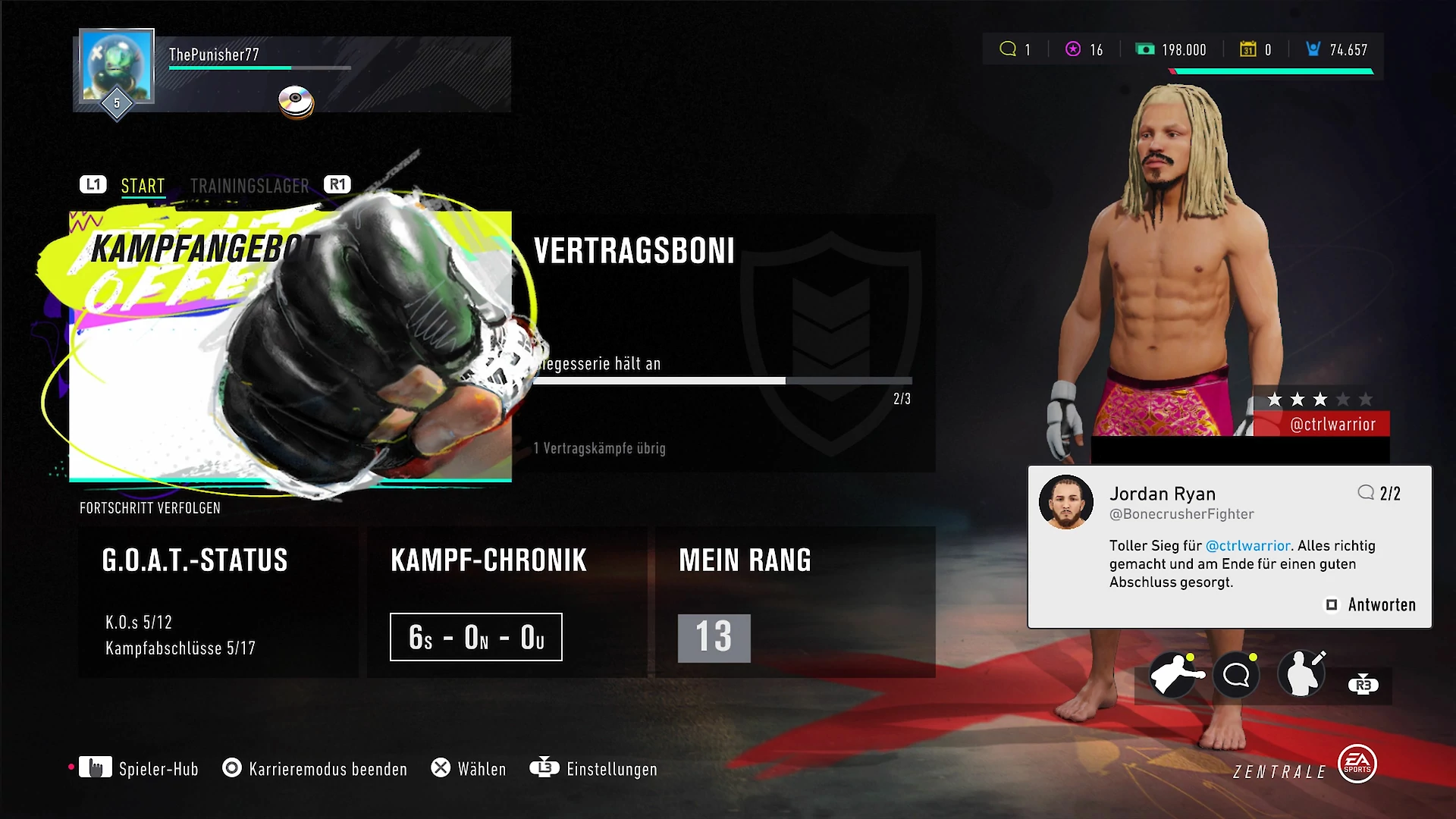Image resolution: width=1456 pixels, height=819 pixels.
Task: Open ThePunisher77 player profile avatar
Action: pyautogui.click(x=117, y=67)
